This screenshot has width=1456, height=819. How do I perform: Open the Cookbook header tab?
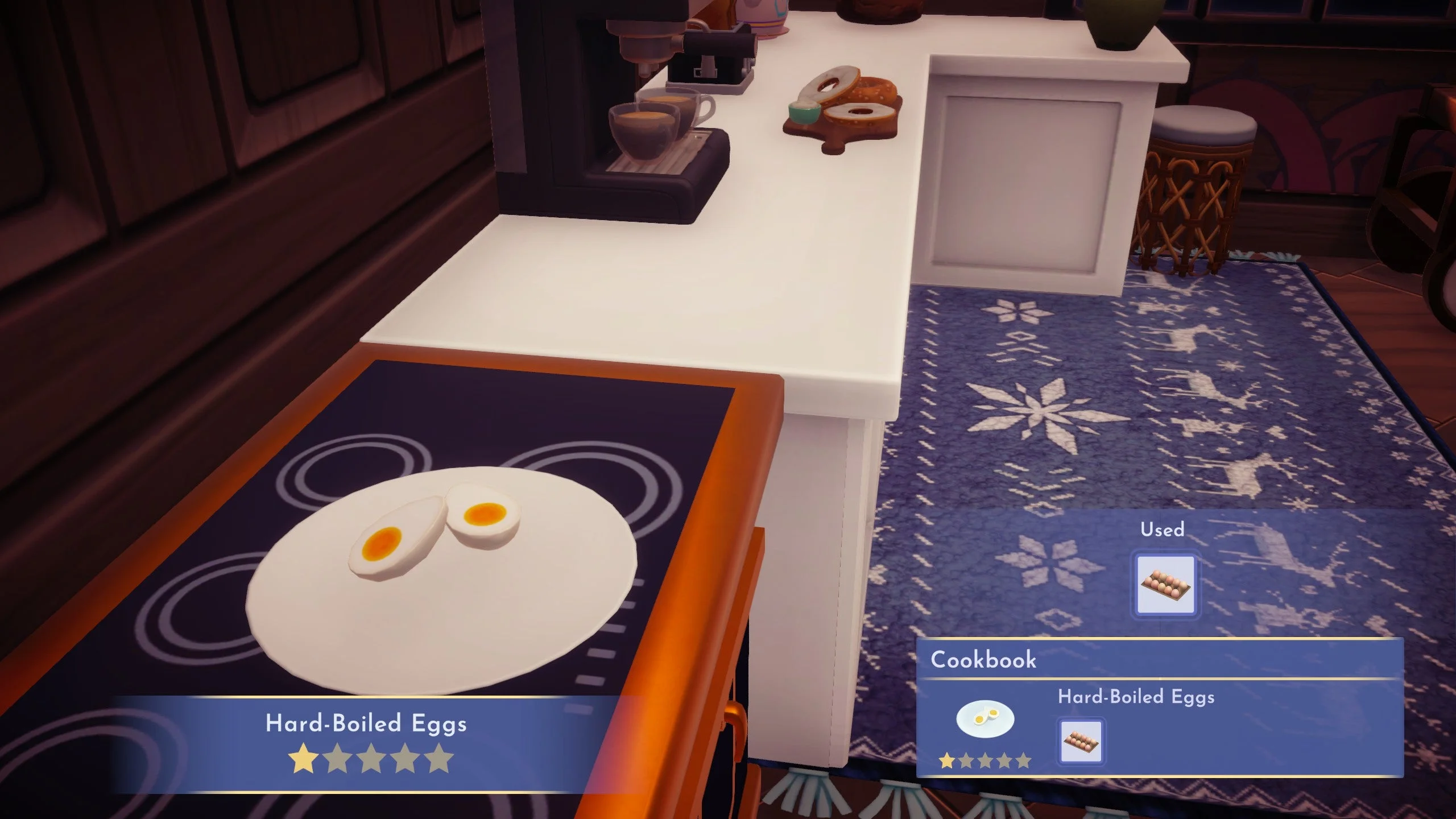tap(983, 659)
